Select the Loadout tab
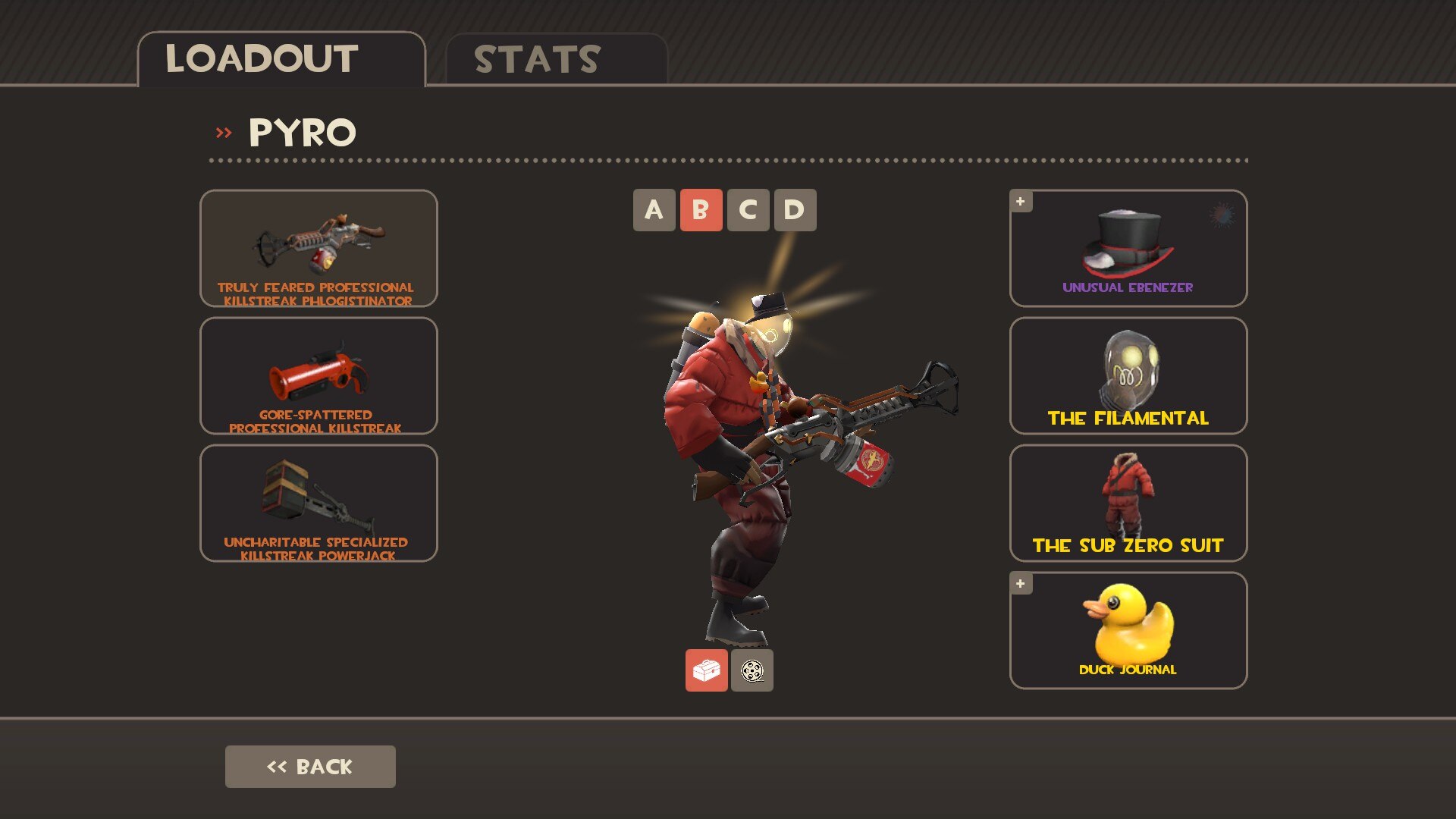The image size is (1456, 819). 281,59
